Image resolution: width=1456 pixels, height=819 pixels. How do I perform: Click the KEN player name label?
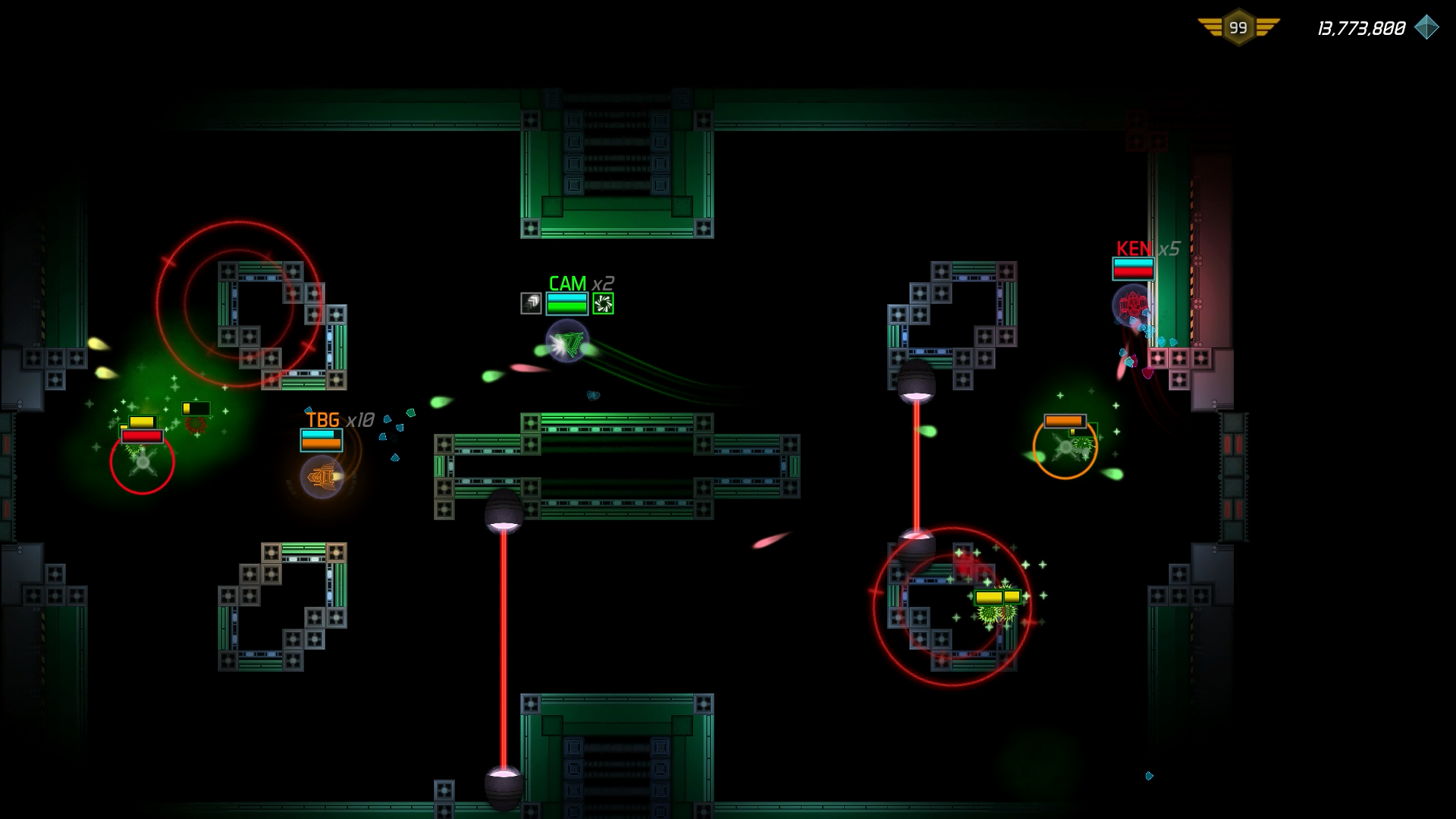(x=1133, y=248)
